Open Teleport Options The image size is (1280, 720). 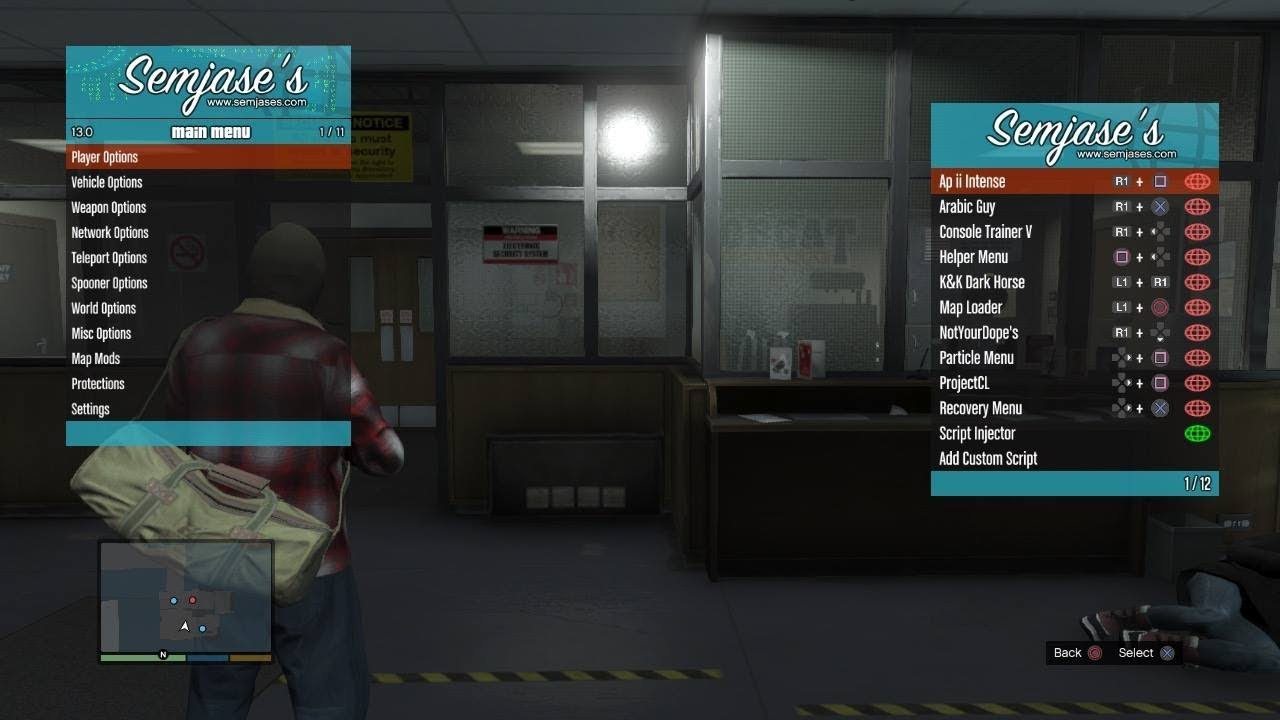point(109,258)
